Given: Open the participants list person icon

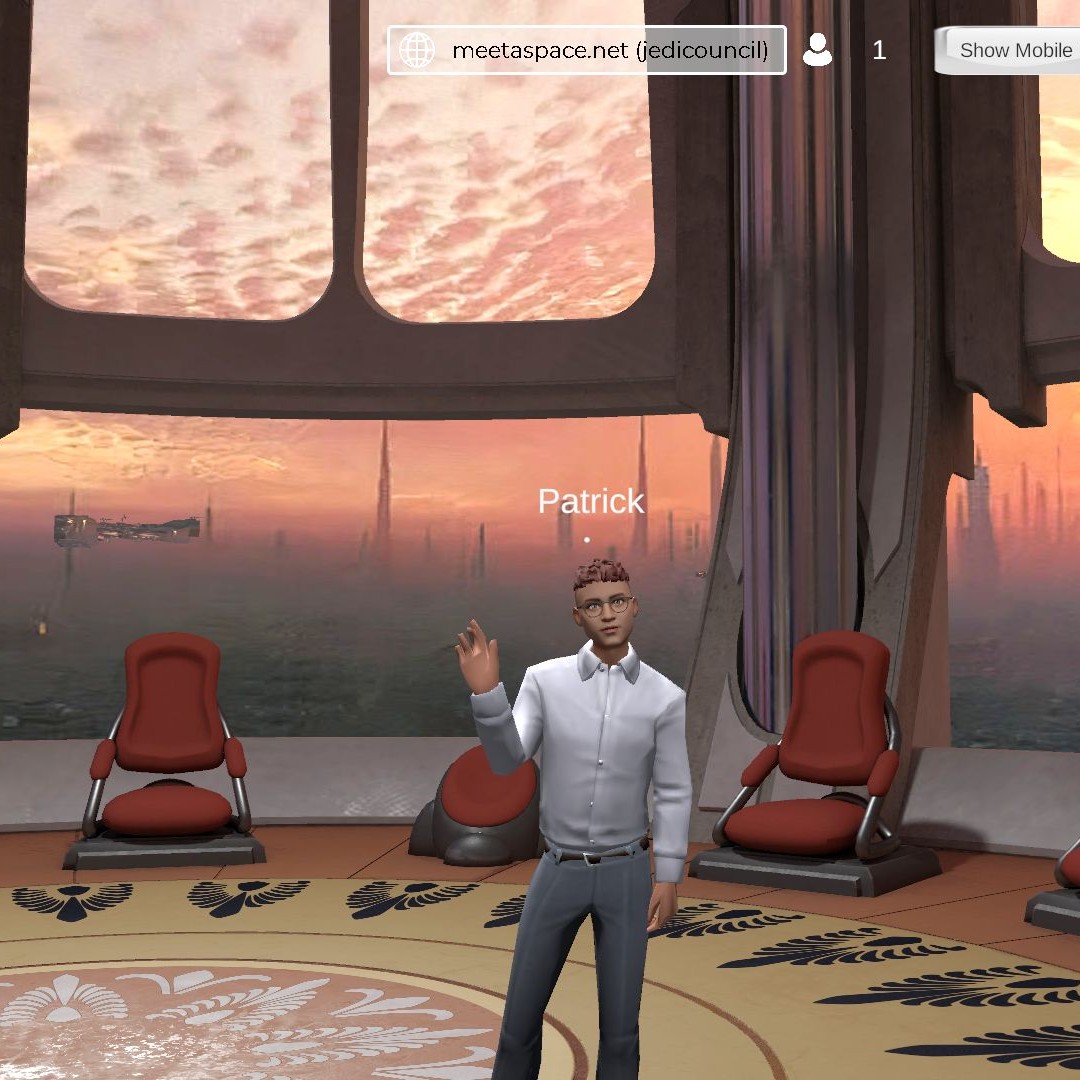Looking at the screenshot, I should [818, 50].
